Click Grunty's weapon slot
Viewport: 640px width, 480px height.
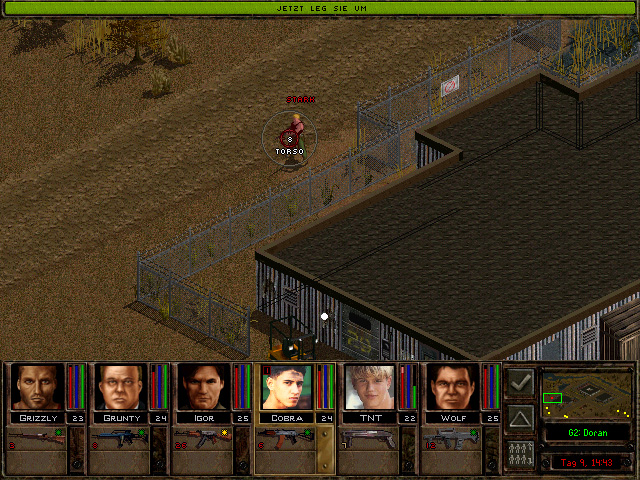point(119,438)
